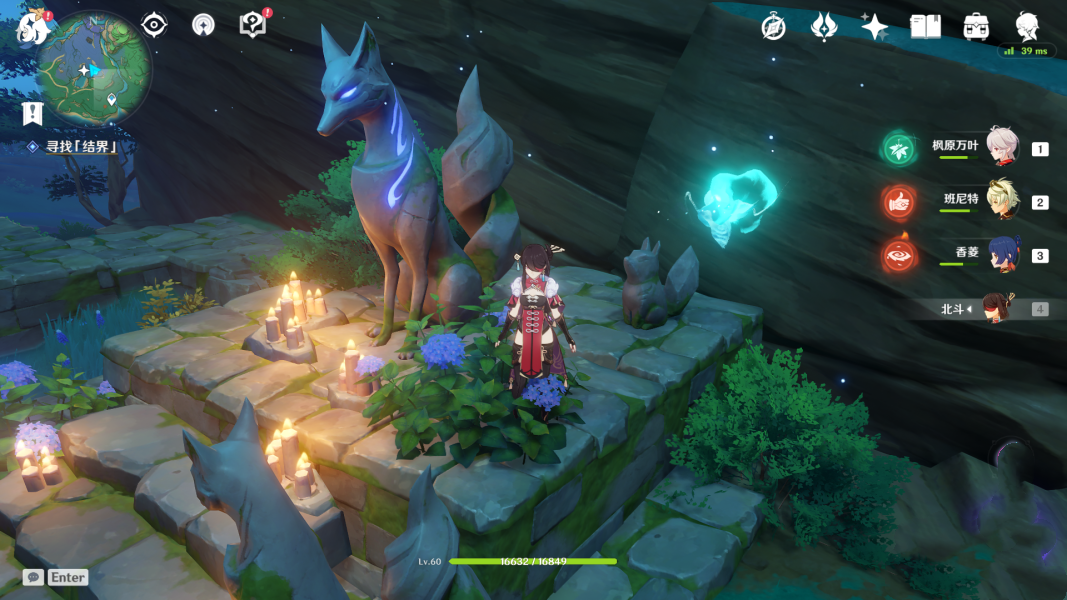Screen dimensions: 1067x600
Task: Activate the Elemental Sight eye icon
Action: coord(154,25)
